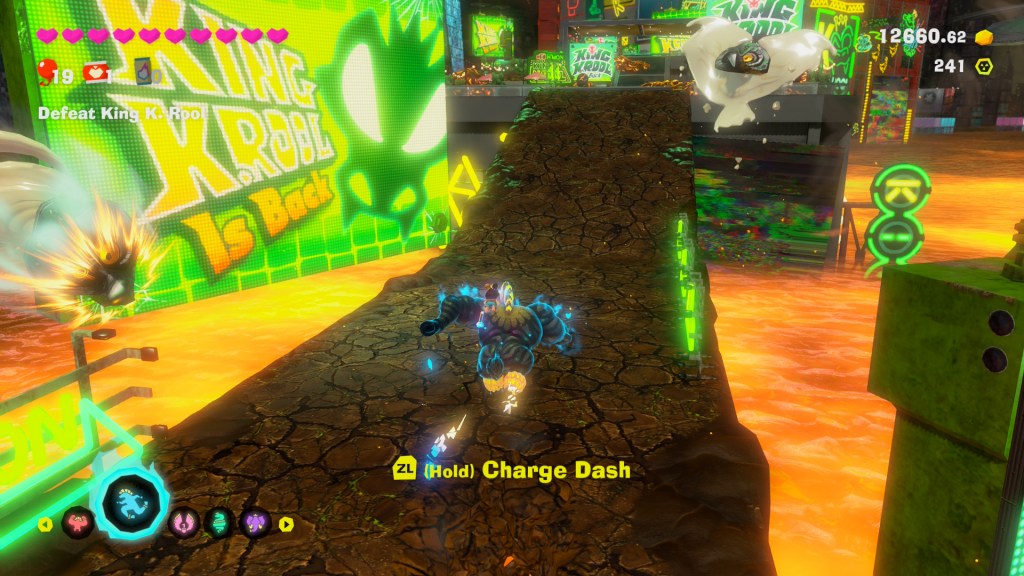
Task: Click the left arrow of transformation selector
Action: tap(46, 523)
